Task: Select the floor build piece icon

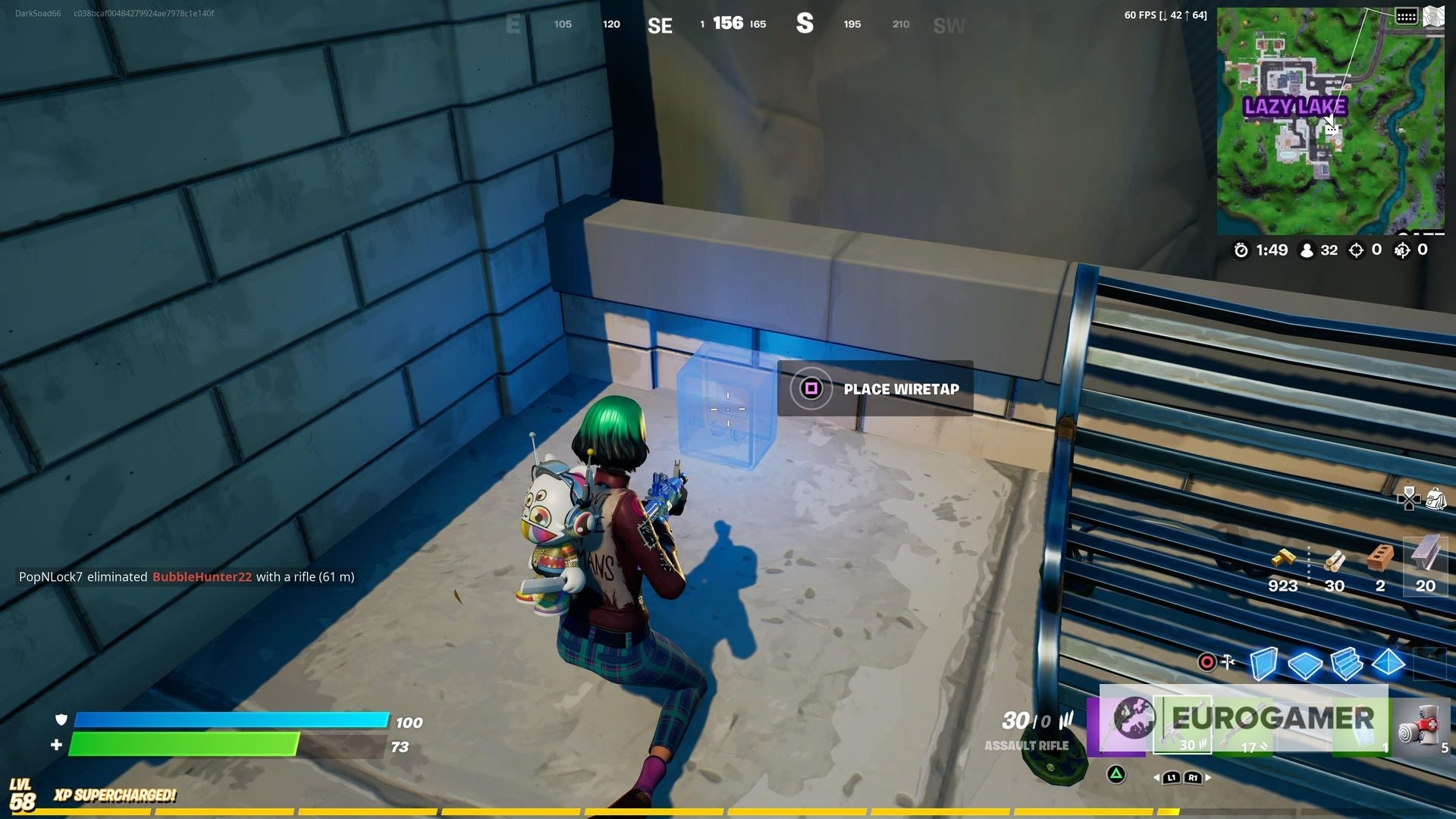Action: 1305,664
